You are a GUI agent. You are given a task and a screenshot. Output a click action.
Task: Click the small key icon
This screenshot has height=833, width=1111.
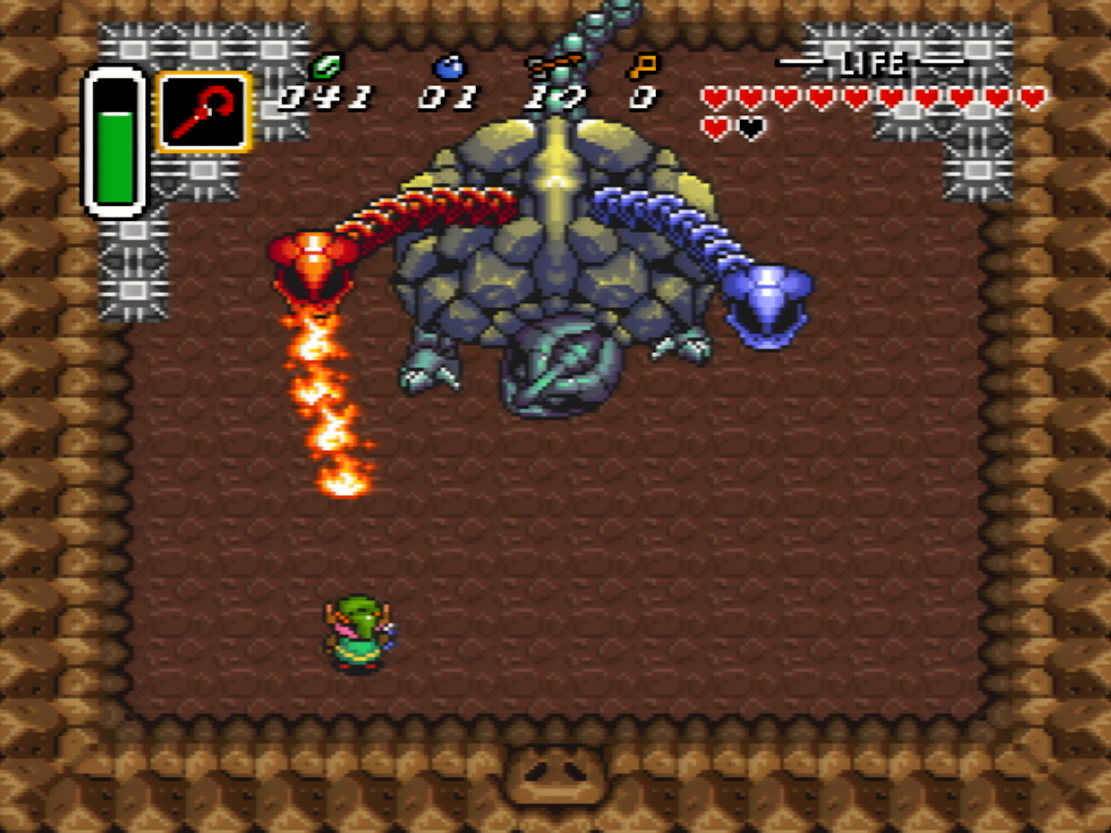click(x=643, y=67)
